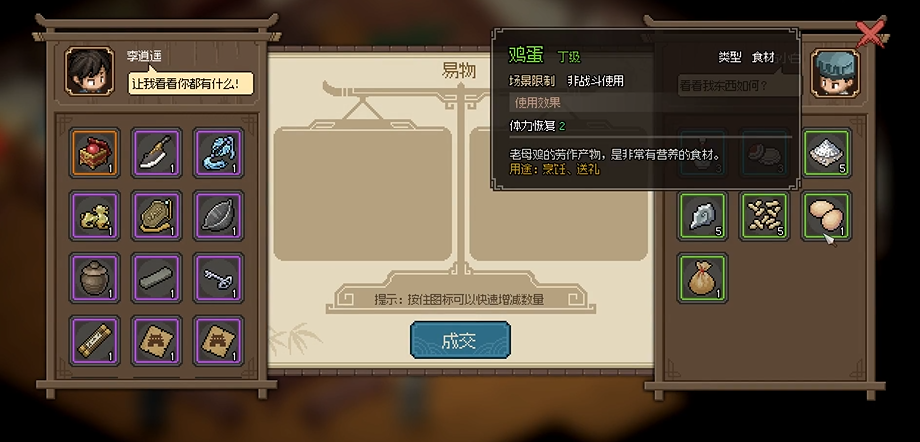This screenshot has height=442, width=920.
Task: Click the 成交 deal button
Action: click(x=459, y=341)
